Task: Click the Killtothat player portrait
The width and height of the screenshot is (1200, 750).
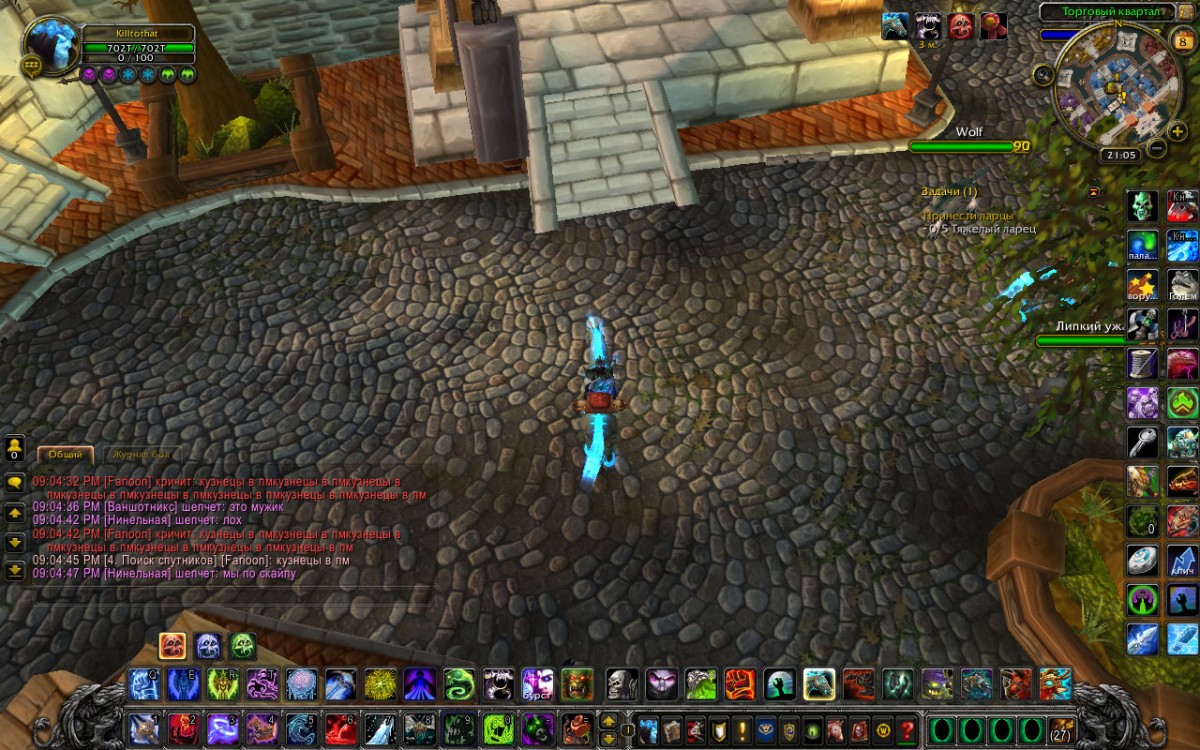Action: click(x=50, y=42)
